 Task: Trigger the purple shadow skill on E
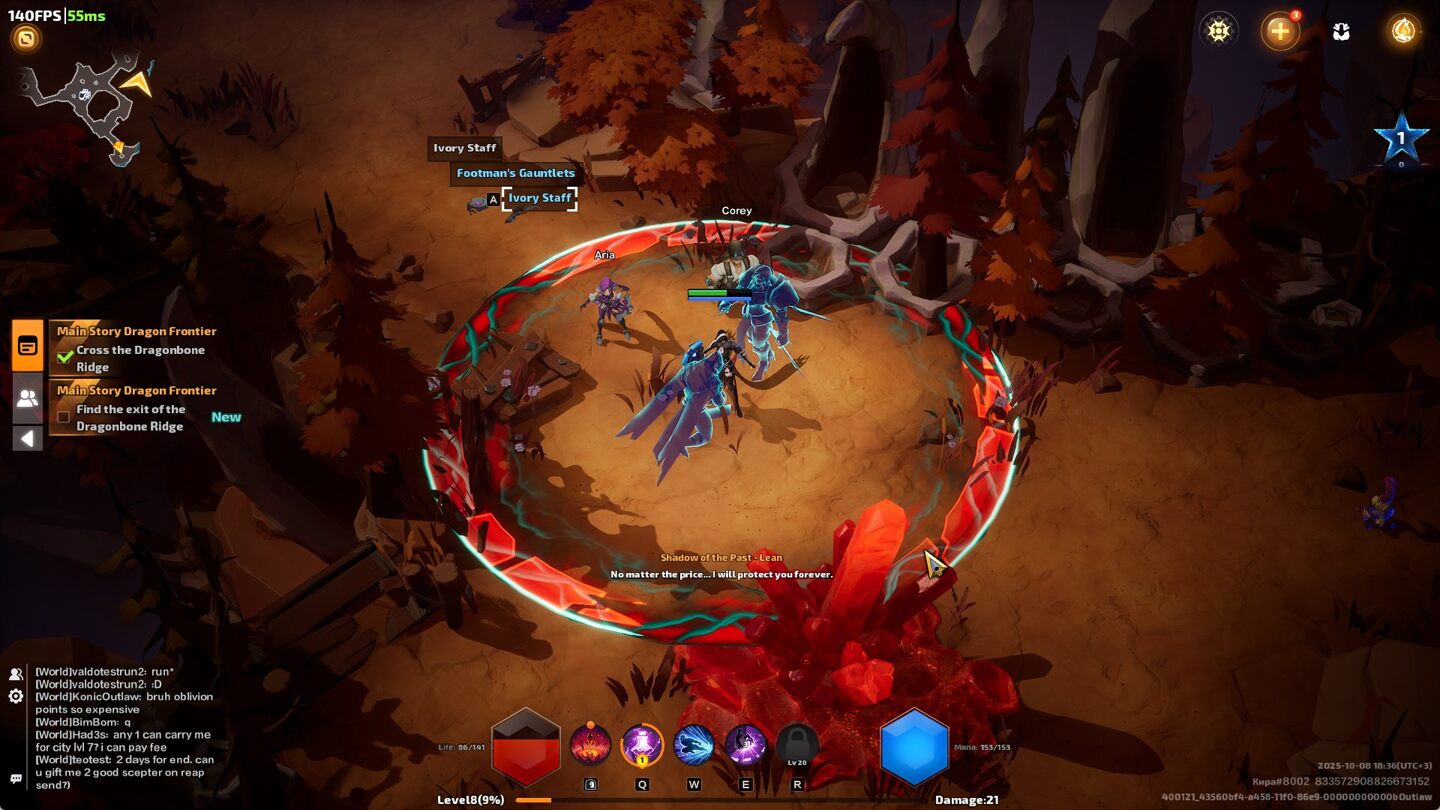[x=745, y=745]
